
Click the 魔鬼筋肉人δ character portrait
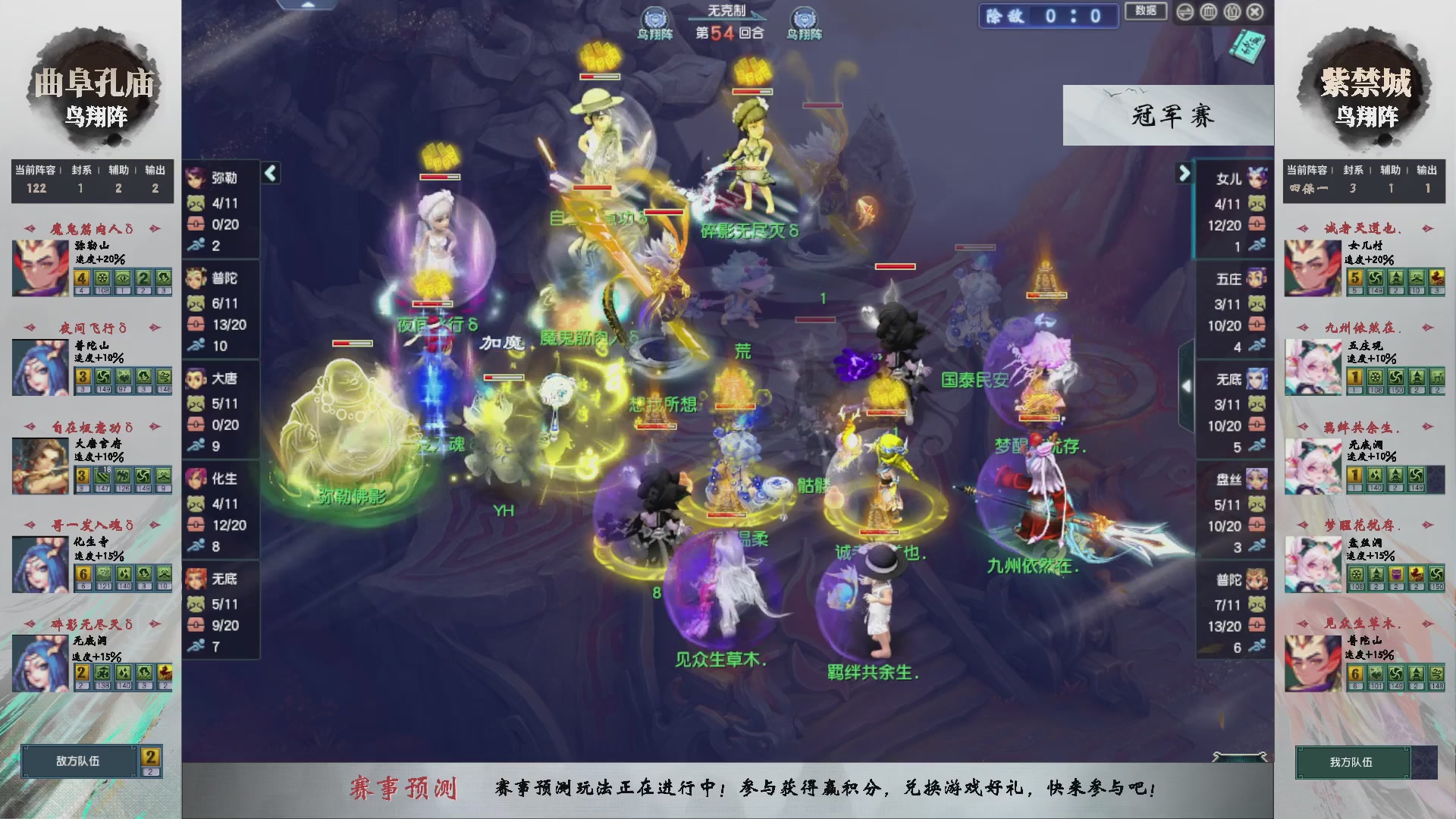pyautogui.click(x=39, y=268)
